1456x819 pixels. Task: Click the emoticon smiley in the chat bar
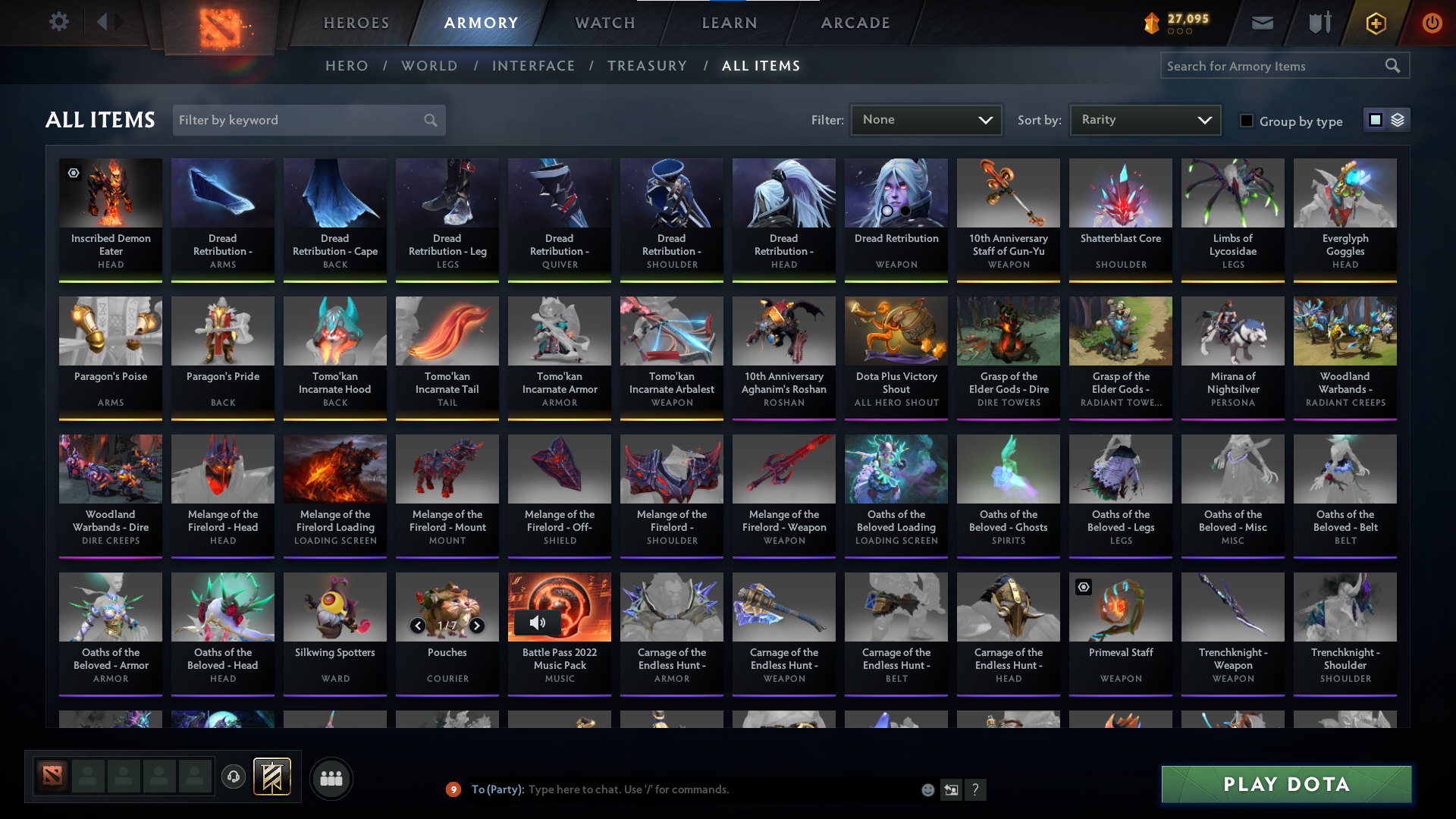pyautogui.click(x=927, y=789)
